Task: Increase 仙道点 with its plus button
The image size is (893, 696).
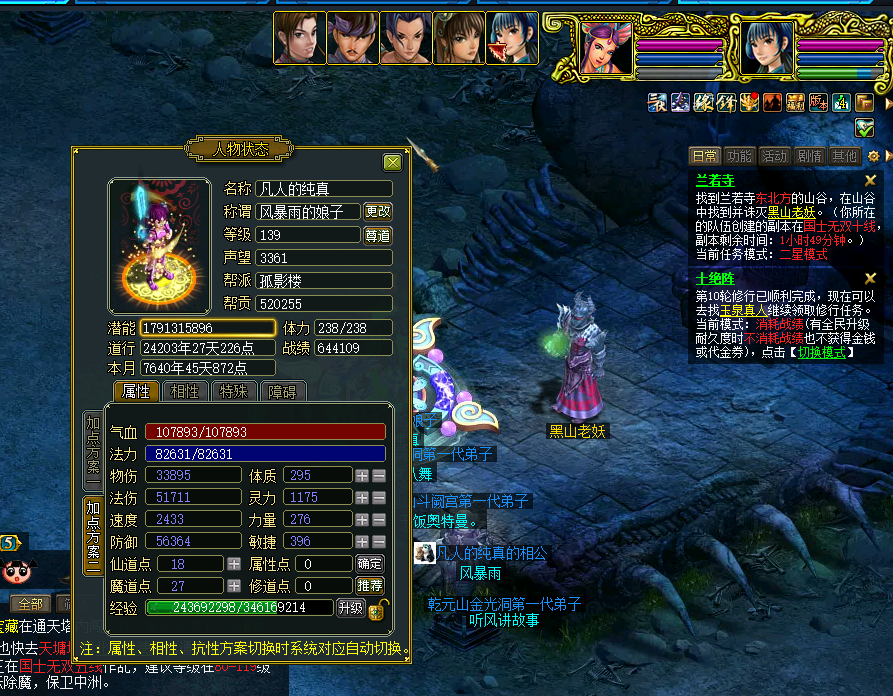Action: [x=234, y=564]
